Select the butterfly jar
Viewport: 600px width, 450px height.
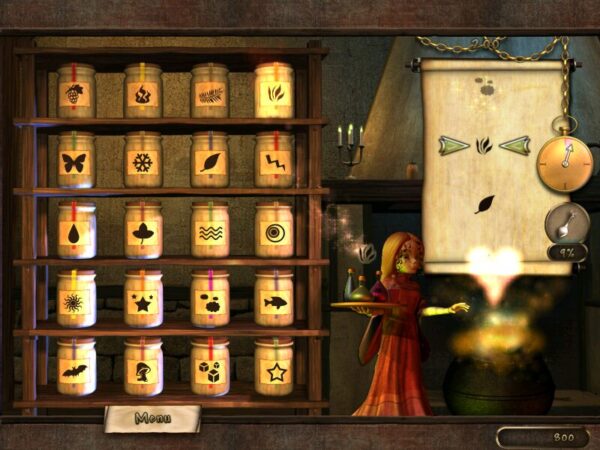click(76, 163)
